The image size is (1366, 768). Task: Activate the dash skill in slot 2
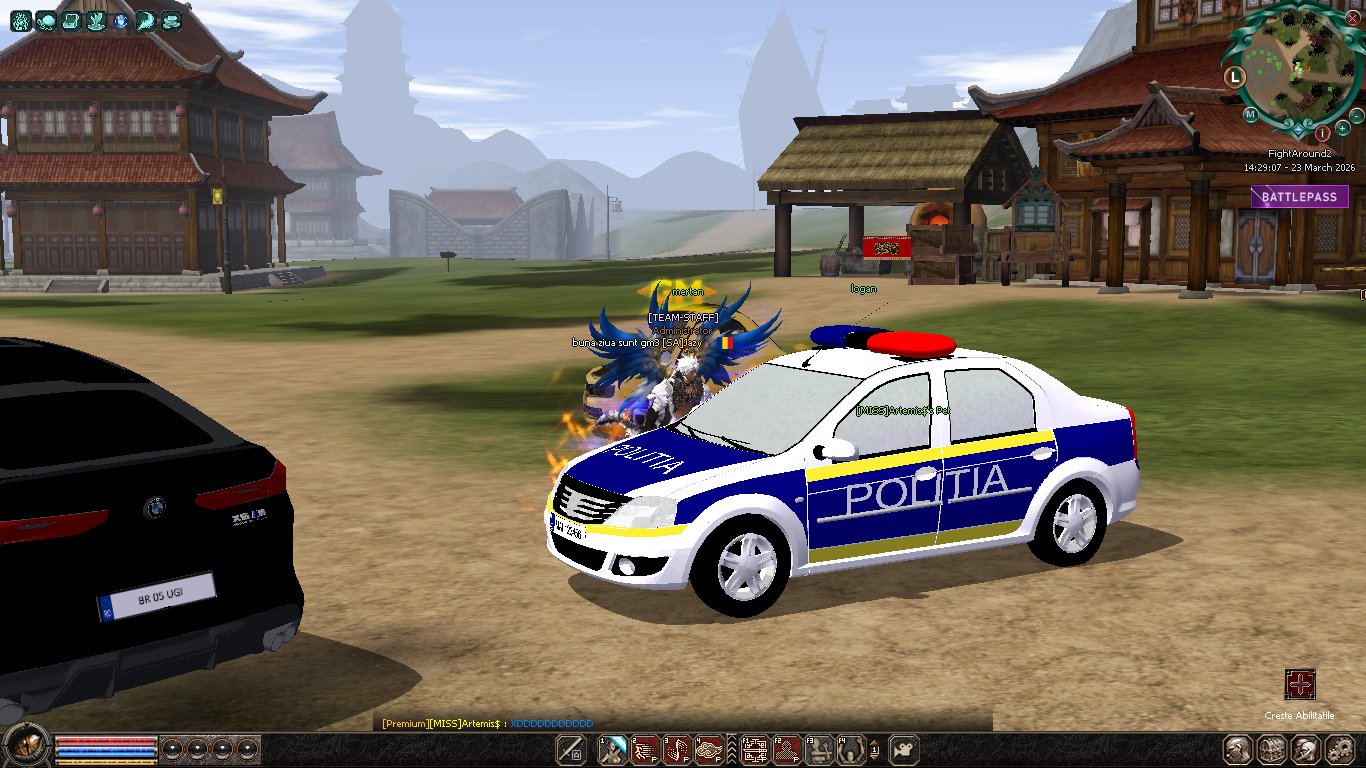tap(646, 749)
